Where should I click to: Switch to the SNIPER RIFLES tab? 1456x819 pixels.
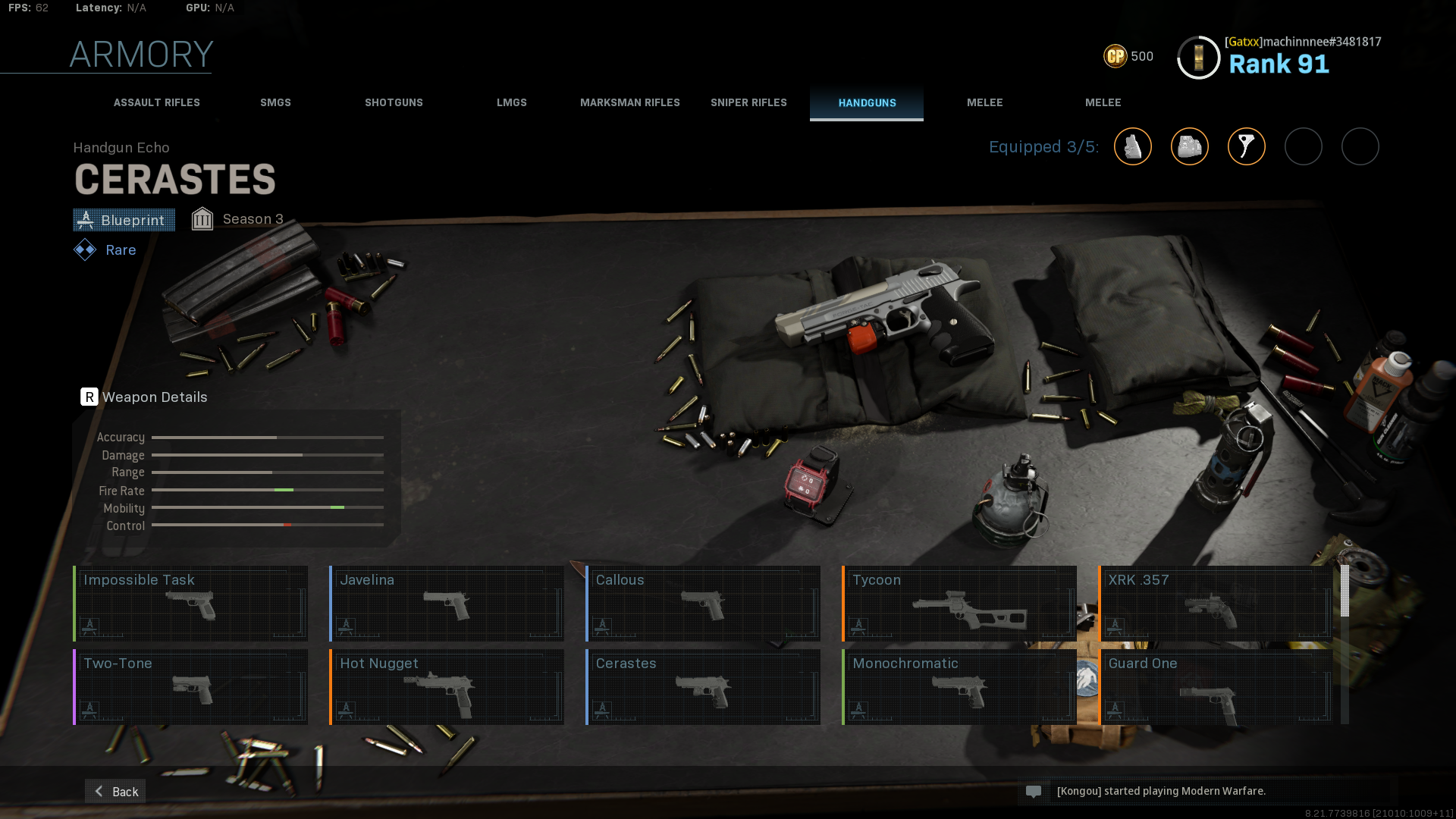click(748, 102)
